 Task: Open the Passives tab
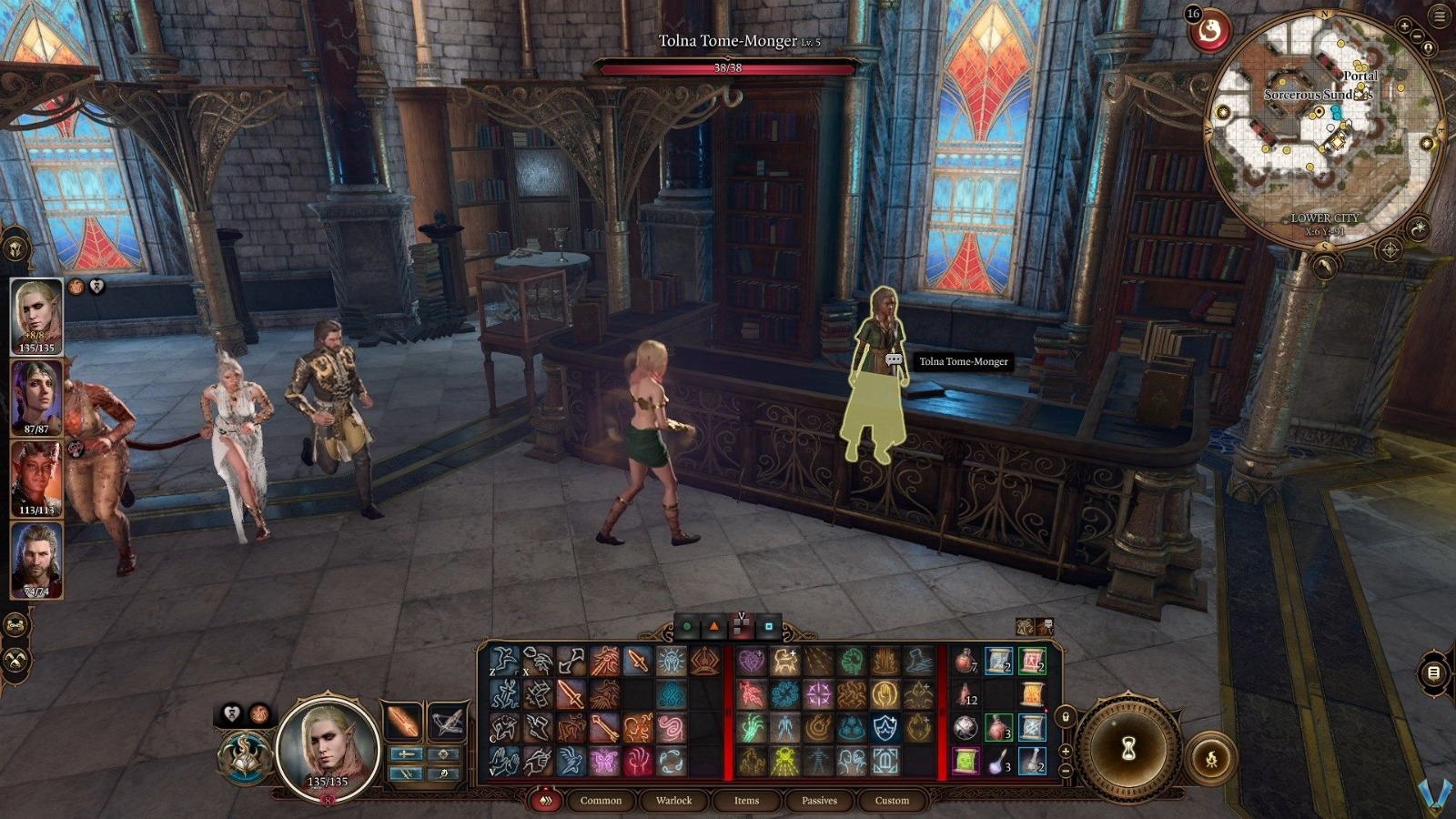819,801
